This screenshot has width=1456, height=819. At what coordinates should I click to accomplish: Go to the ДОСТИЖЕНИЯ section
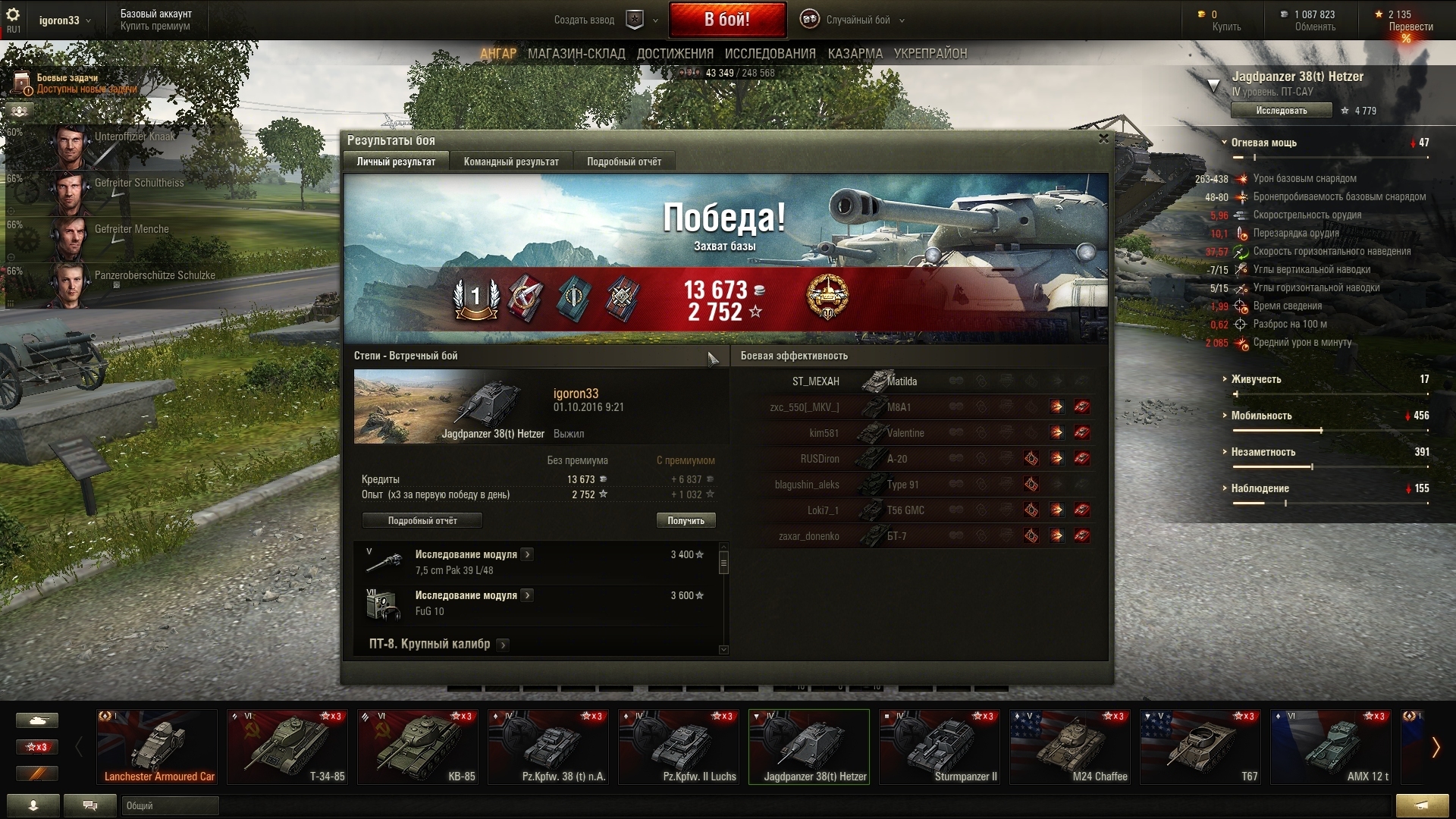675,54
